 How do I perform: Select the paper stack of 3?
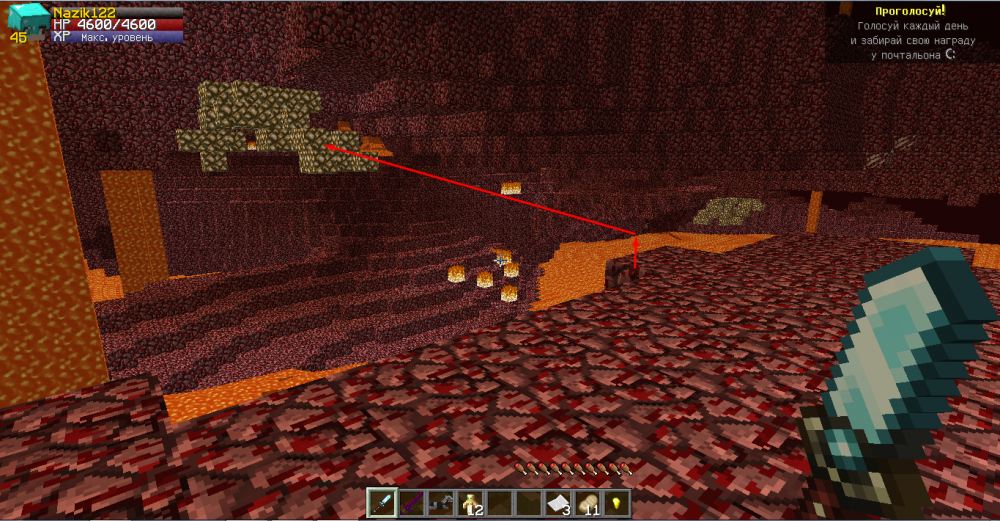[x=558, y=501]
